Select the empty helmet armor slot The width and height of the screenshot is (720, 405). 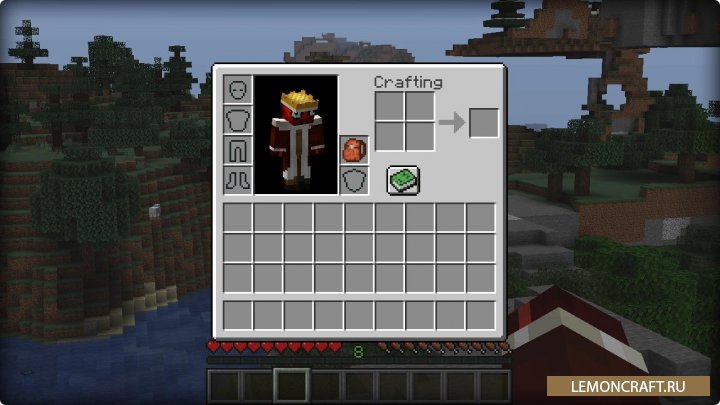coord(237,90)
